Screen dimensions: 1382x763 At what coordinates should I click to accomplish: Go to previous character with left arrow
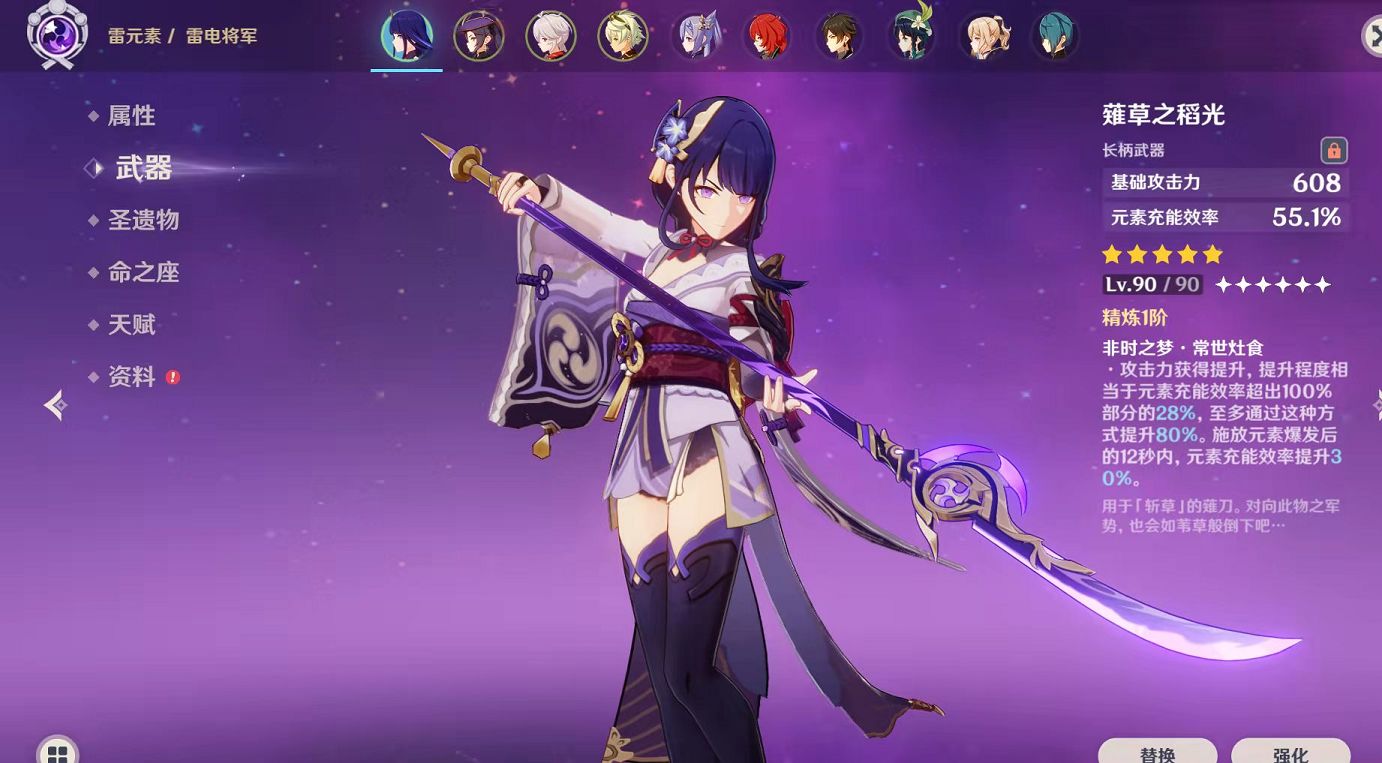55,404
